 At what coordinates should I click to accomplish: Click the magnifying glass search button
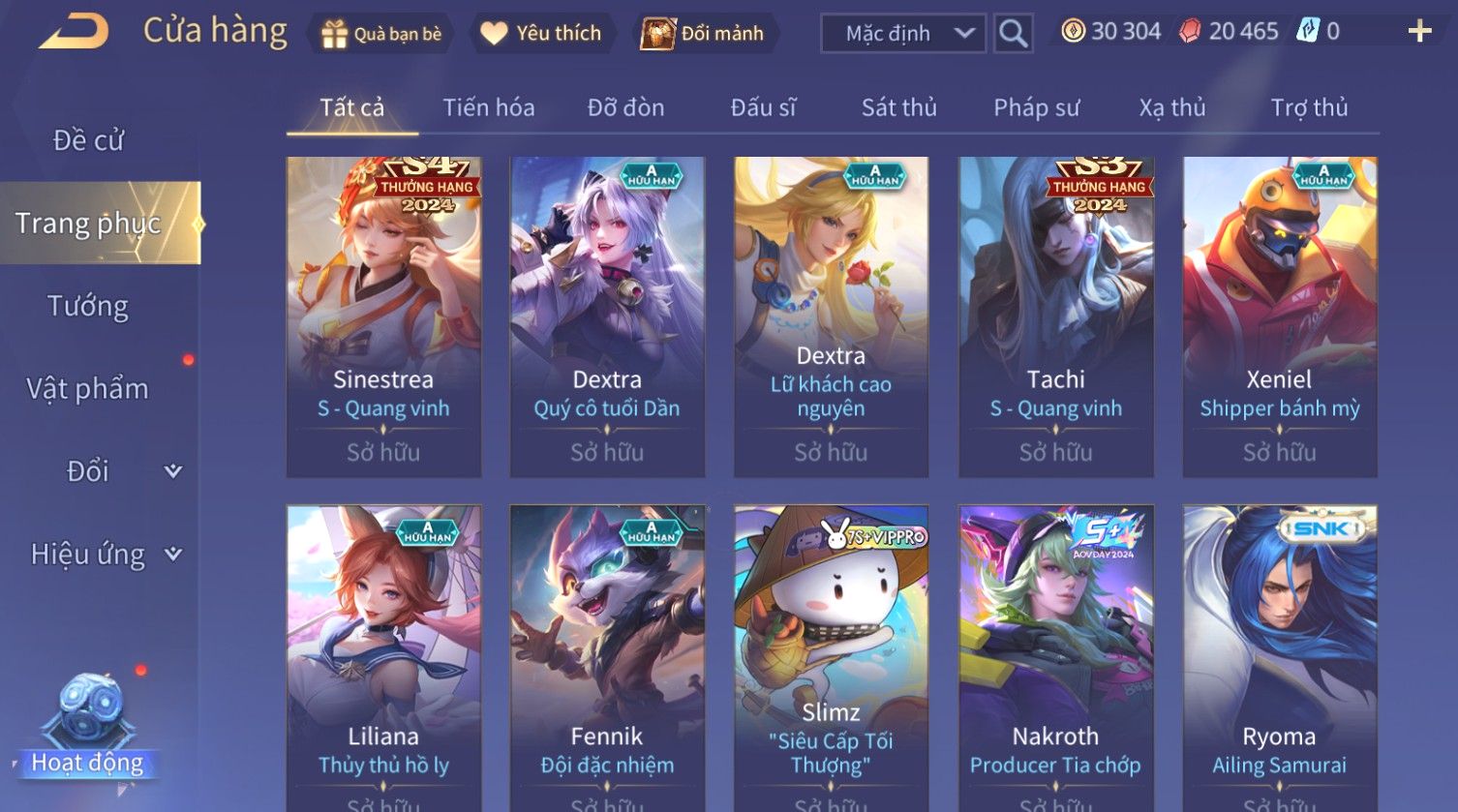click(1013, 34)
